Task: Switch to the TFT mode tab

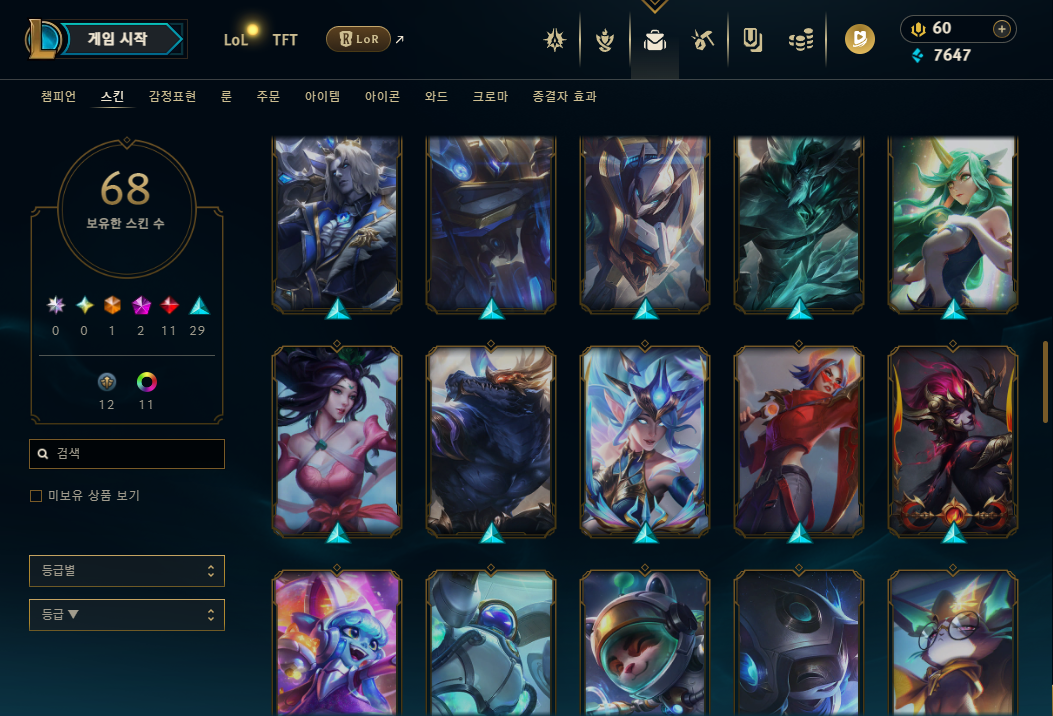Action: 285,40
